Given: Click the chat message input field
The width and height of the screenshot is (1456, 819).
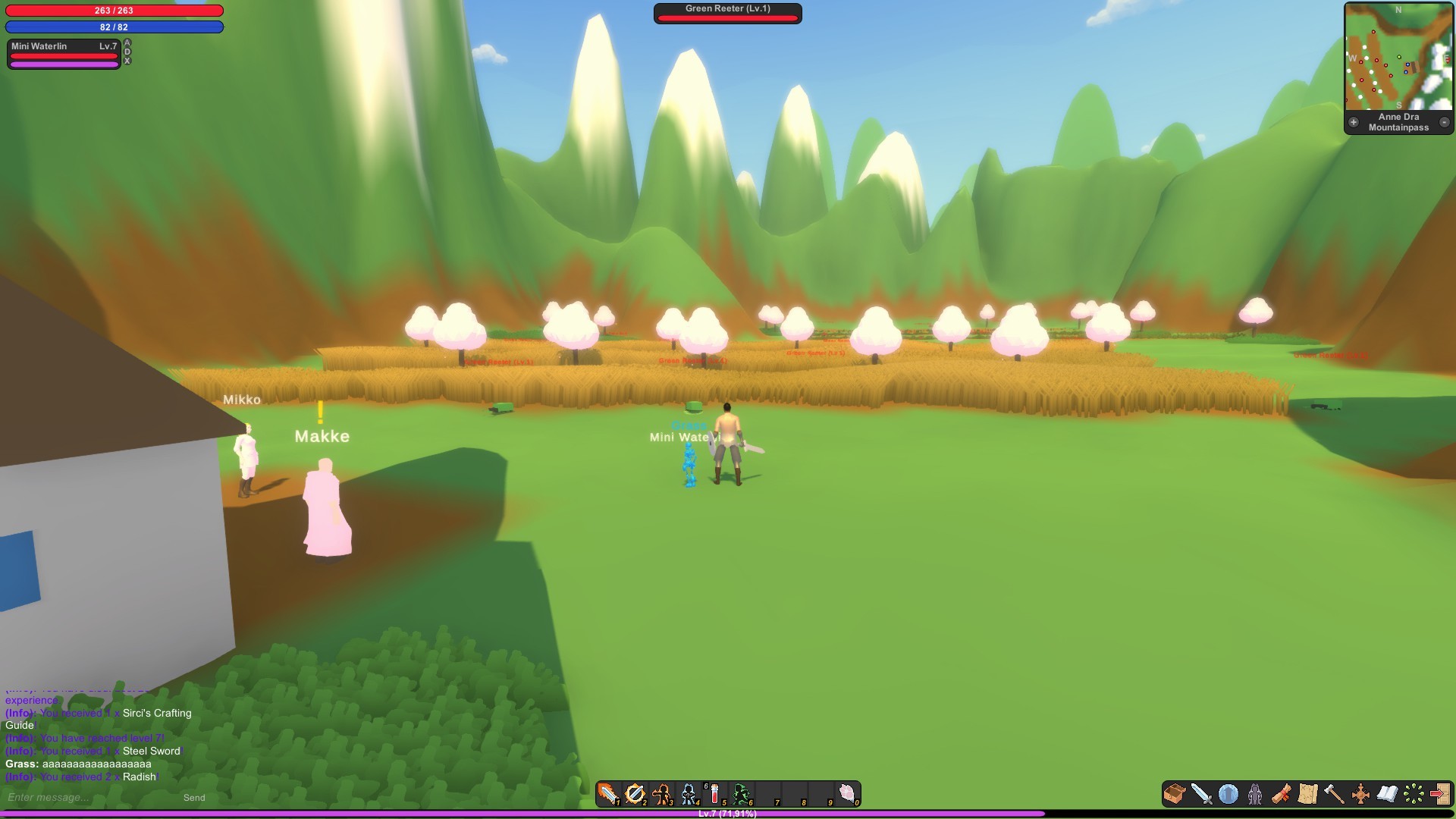Looking at the screenshot, I should tap(76, 797).
